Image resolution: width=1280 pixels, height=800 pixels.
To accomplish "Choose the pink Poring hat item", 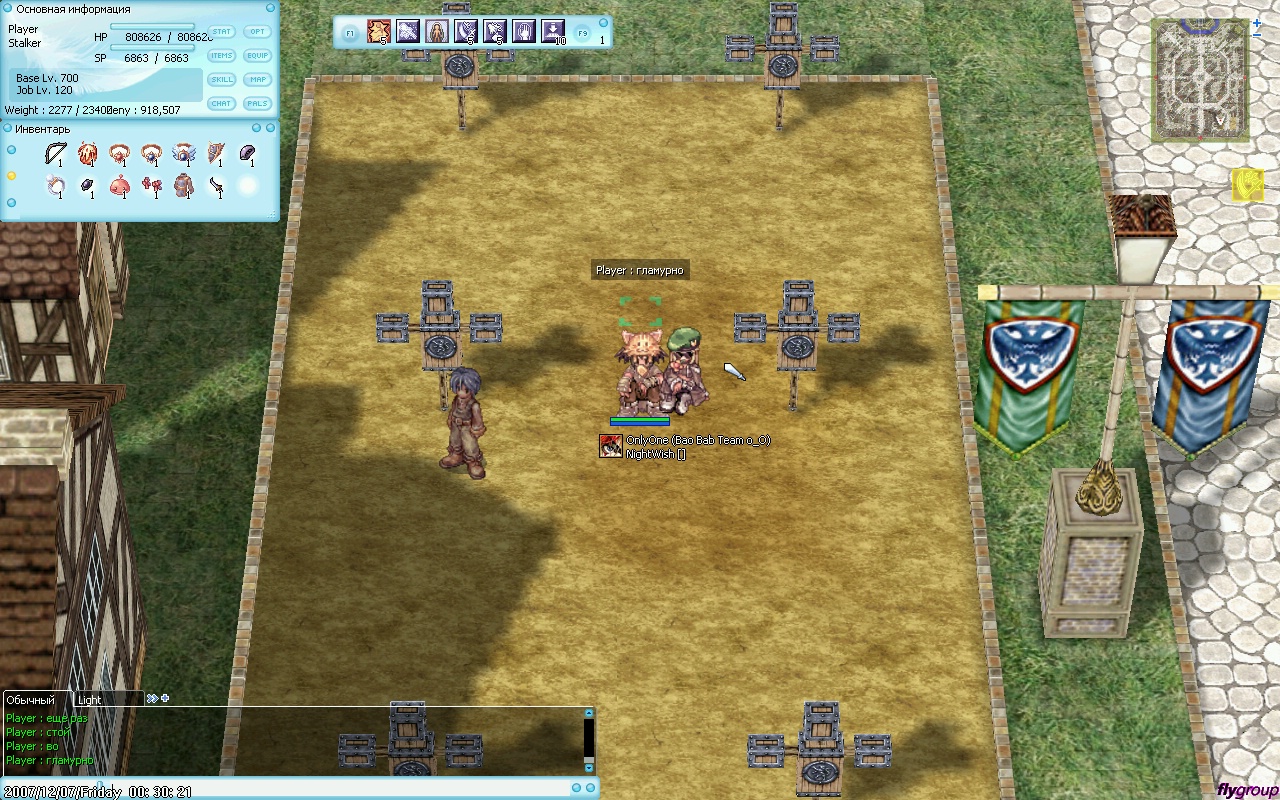I will point(119,186).
